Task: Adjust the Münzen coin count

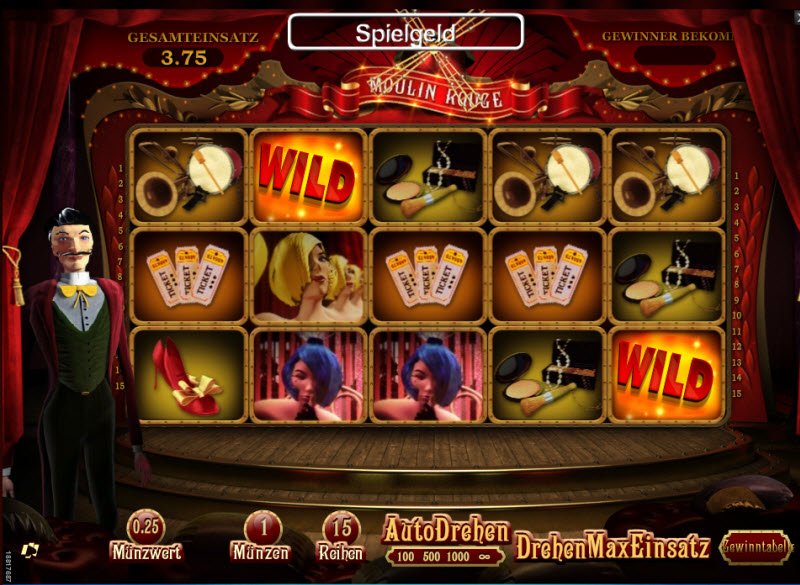Action: pyautogui.click(x=260, y=528)
